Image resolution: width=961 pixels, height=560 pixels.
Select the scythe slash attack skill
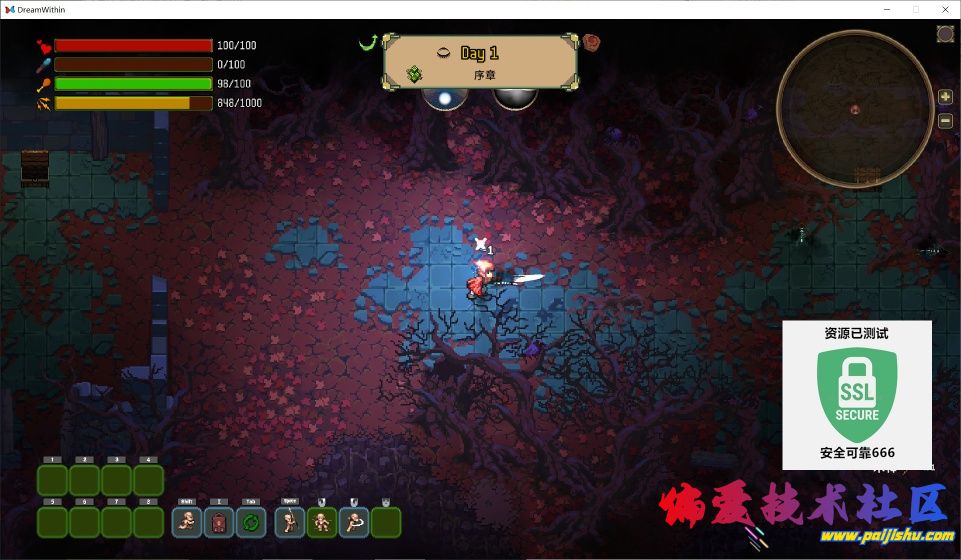tap(354, 522)
